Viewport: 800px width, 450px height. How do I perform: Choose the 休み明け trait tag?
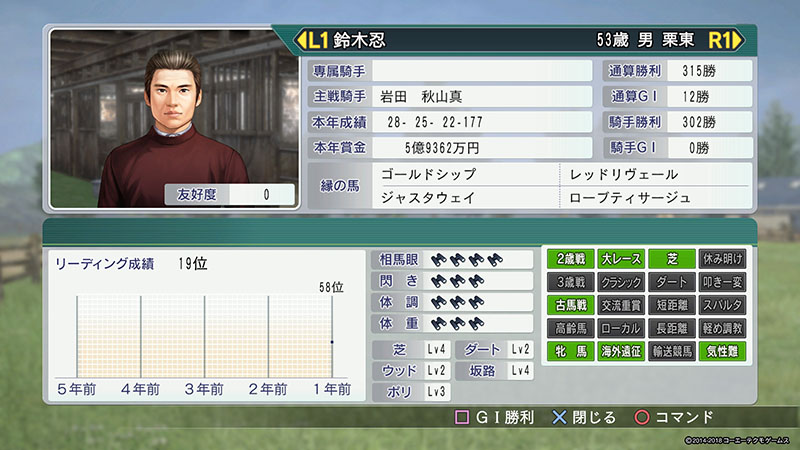[x=722, y=259]
